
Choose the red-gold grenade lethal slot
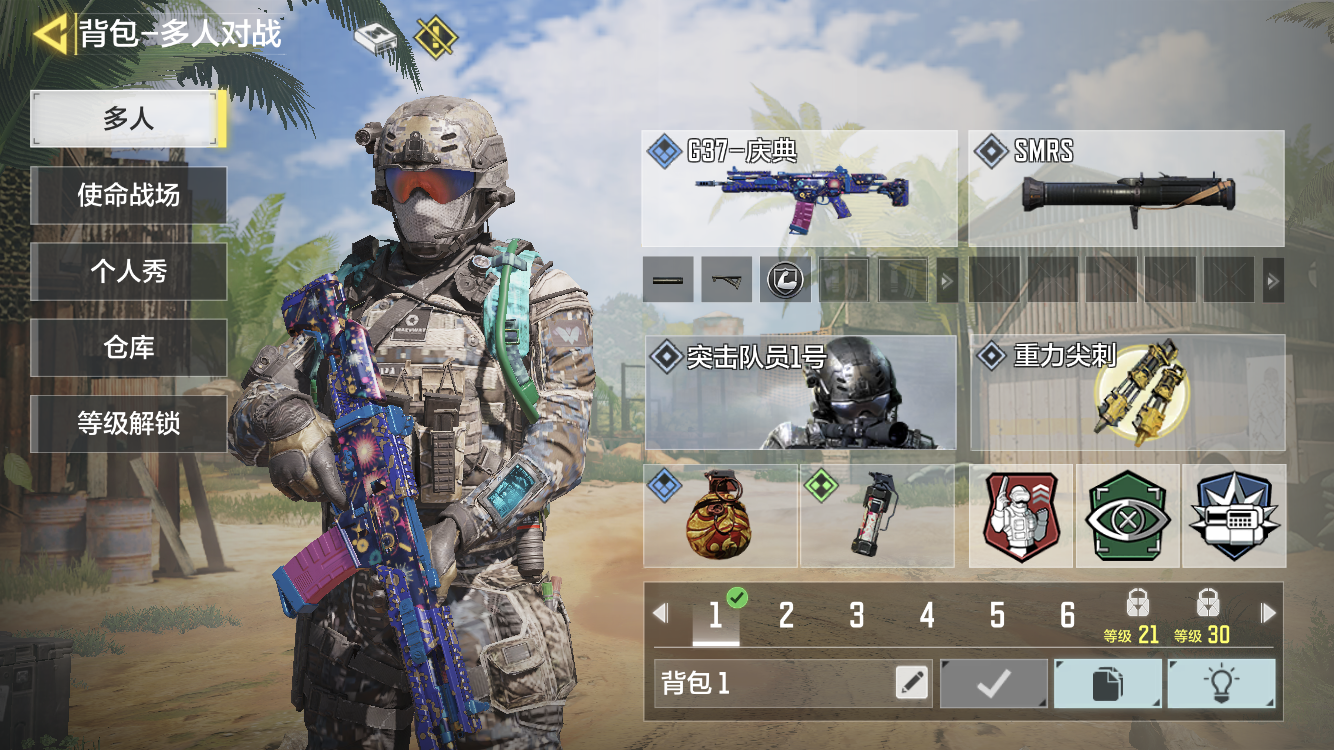[x=720, y=516]
